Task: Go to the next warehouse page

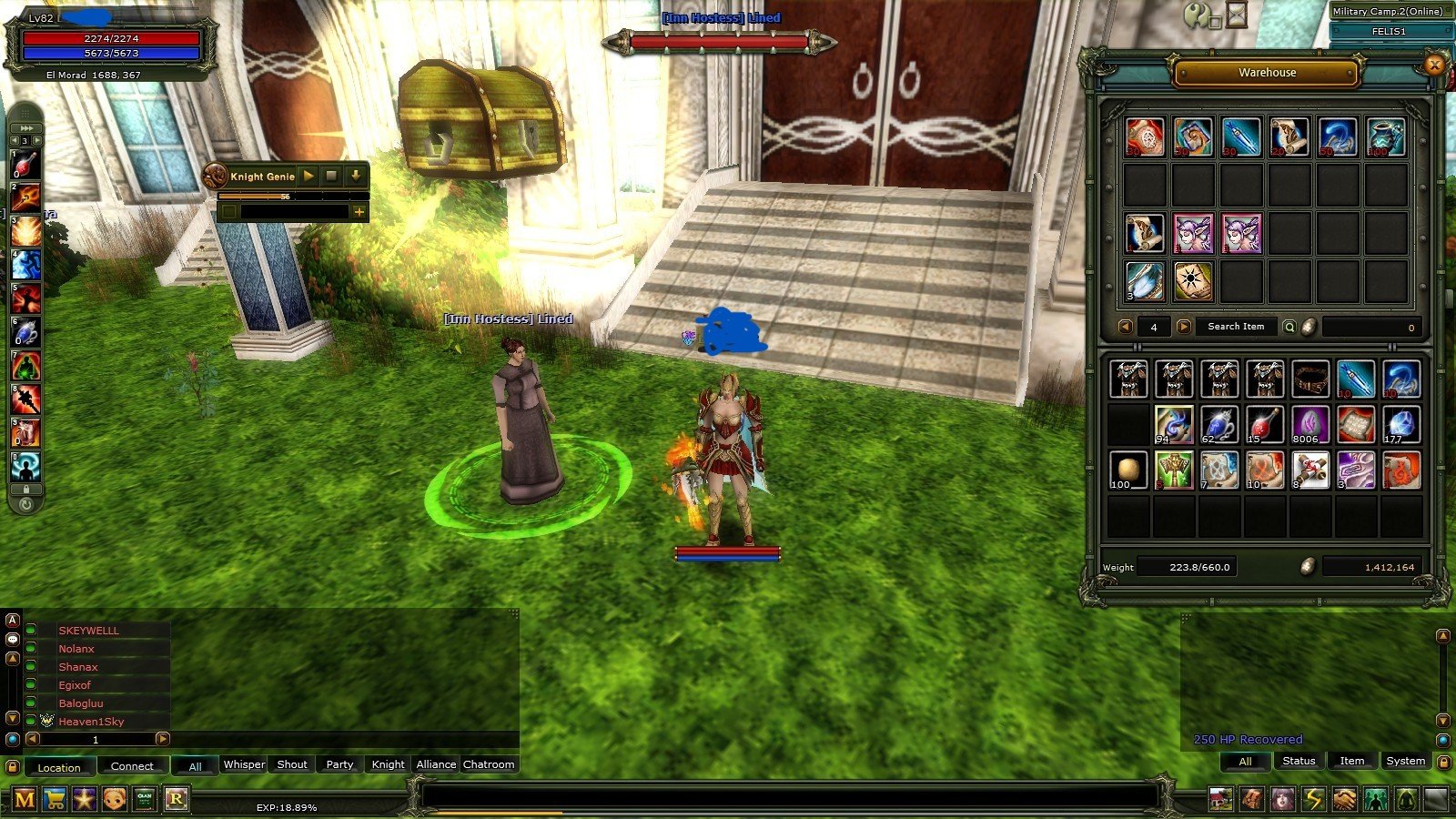Action: coord(1183,327)
